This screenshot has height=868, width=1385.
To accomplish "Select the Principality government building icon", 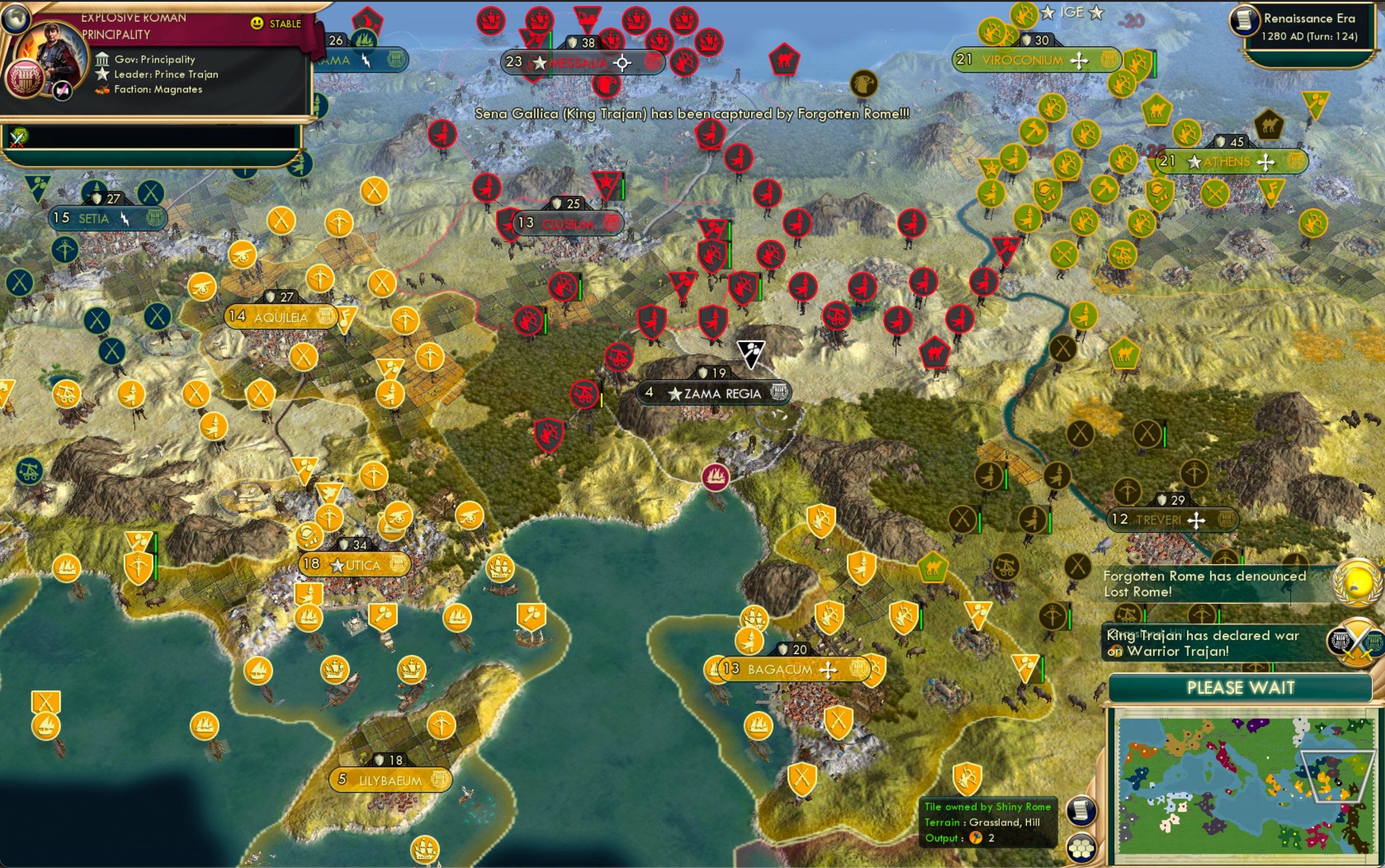I will [102, 59].
